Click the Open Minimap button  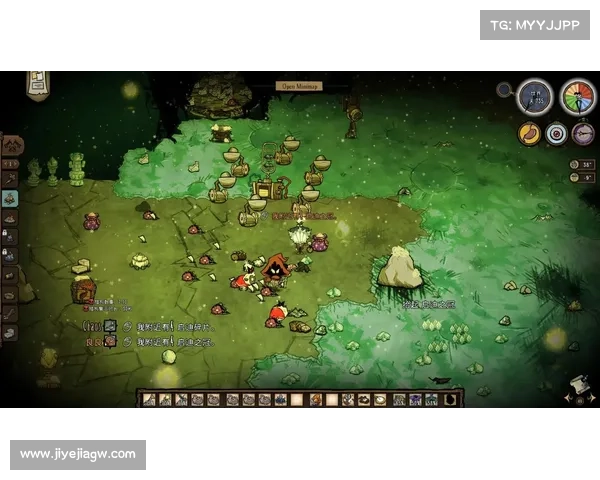pos(300,87)
